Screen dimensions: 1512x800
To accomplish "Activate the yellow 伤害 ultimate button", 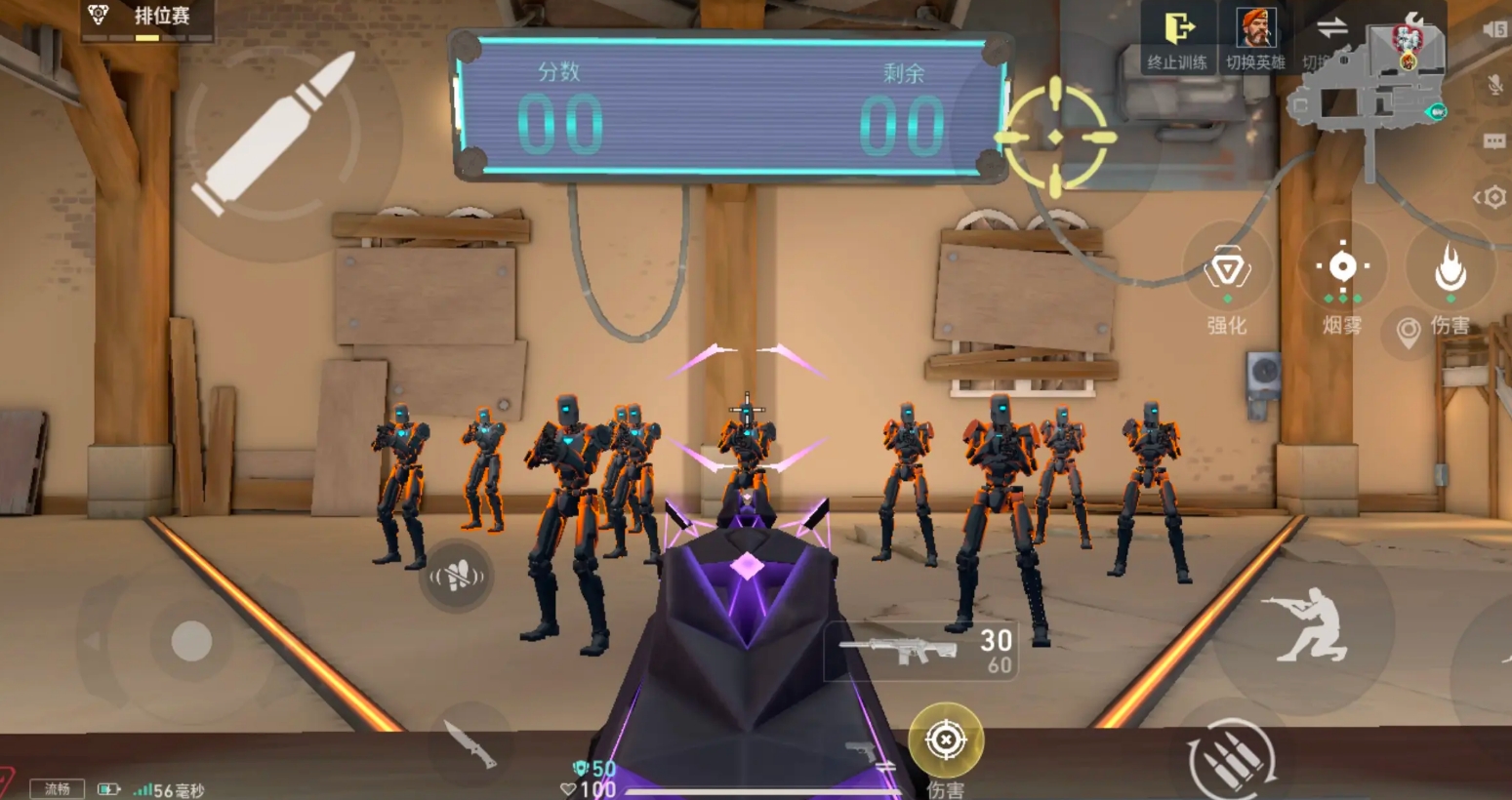I will [945, 740].
